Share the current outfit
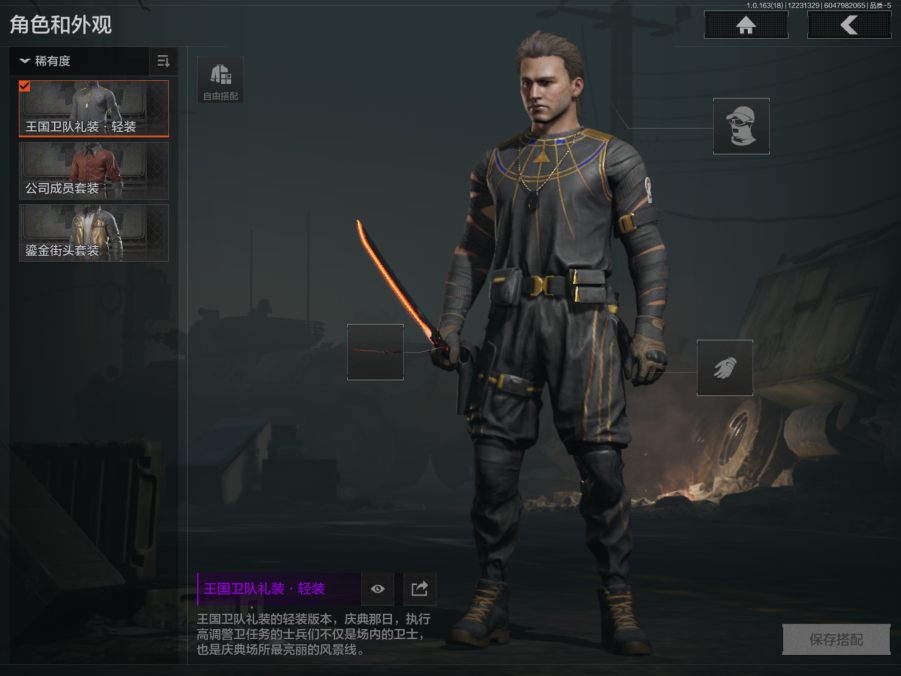The height and width of the screenshot is (676, 901). click(420, 589)
